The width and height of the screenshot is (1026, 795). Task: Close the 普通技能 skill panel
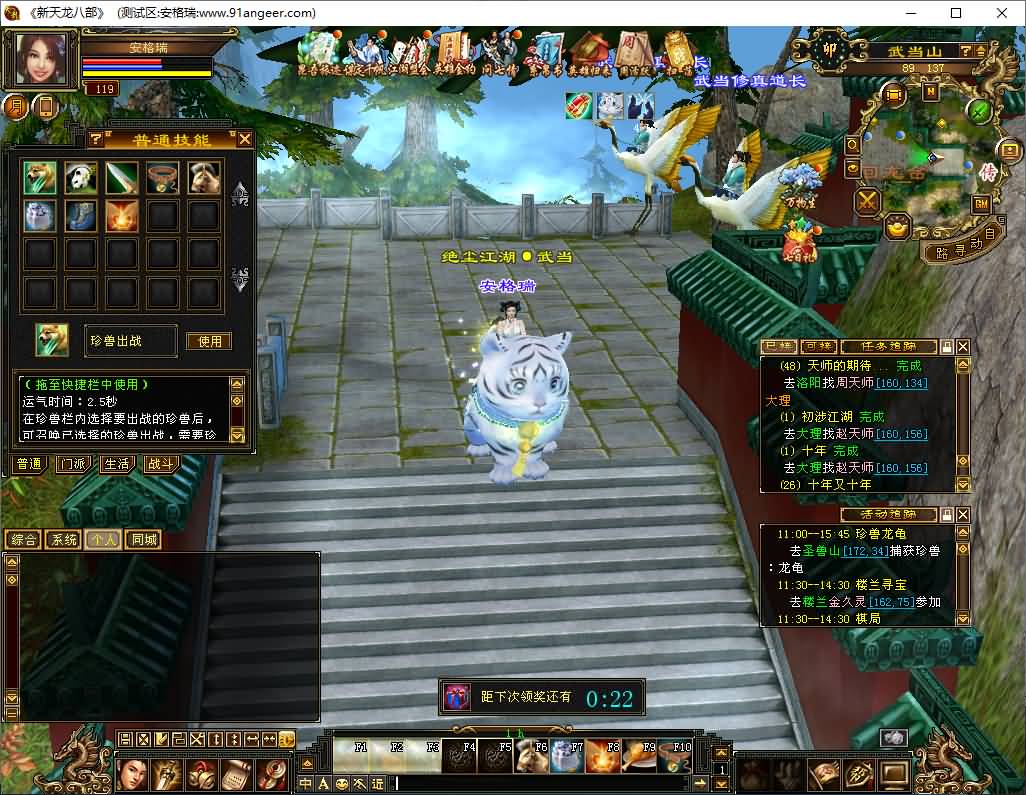244,139
